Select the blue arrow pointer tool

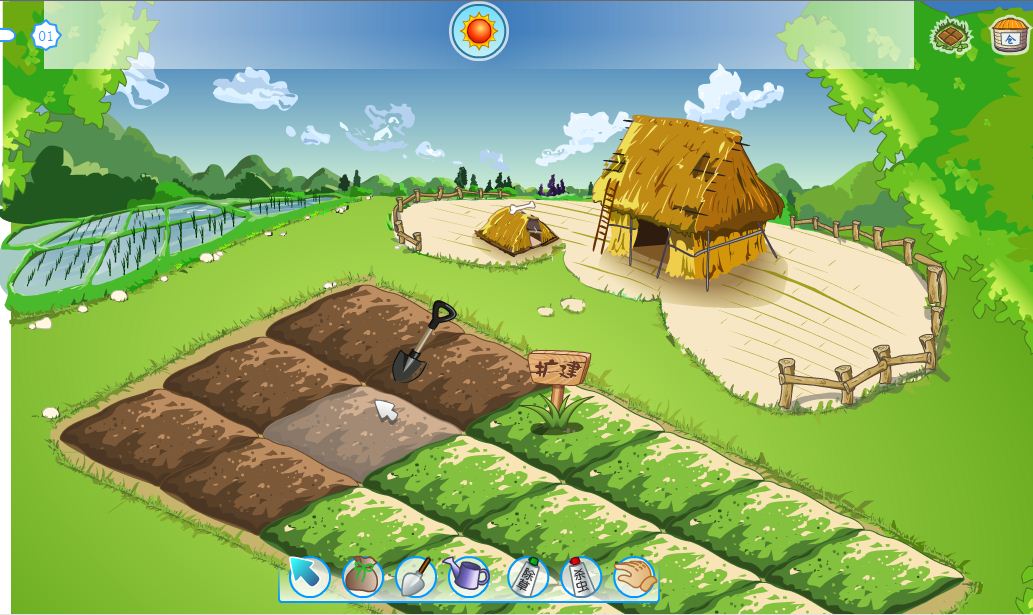pos(308,577)
